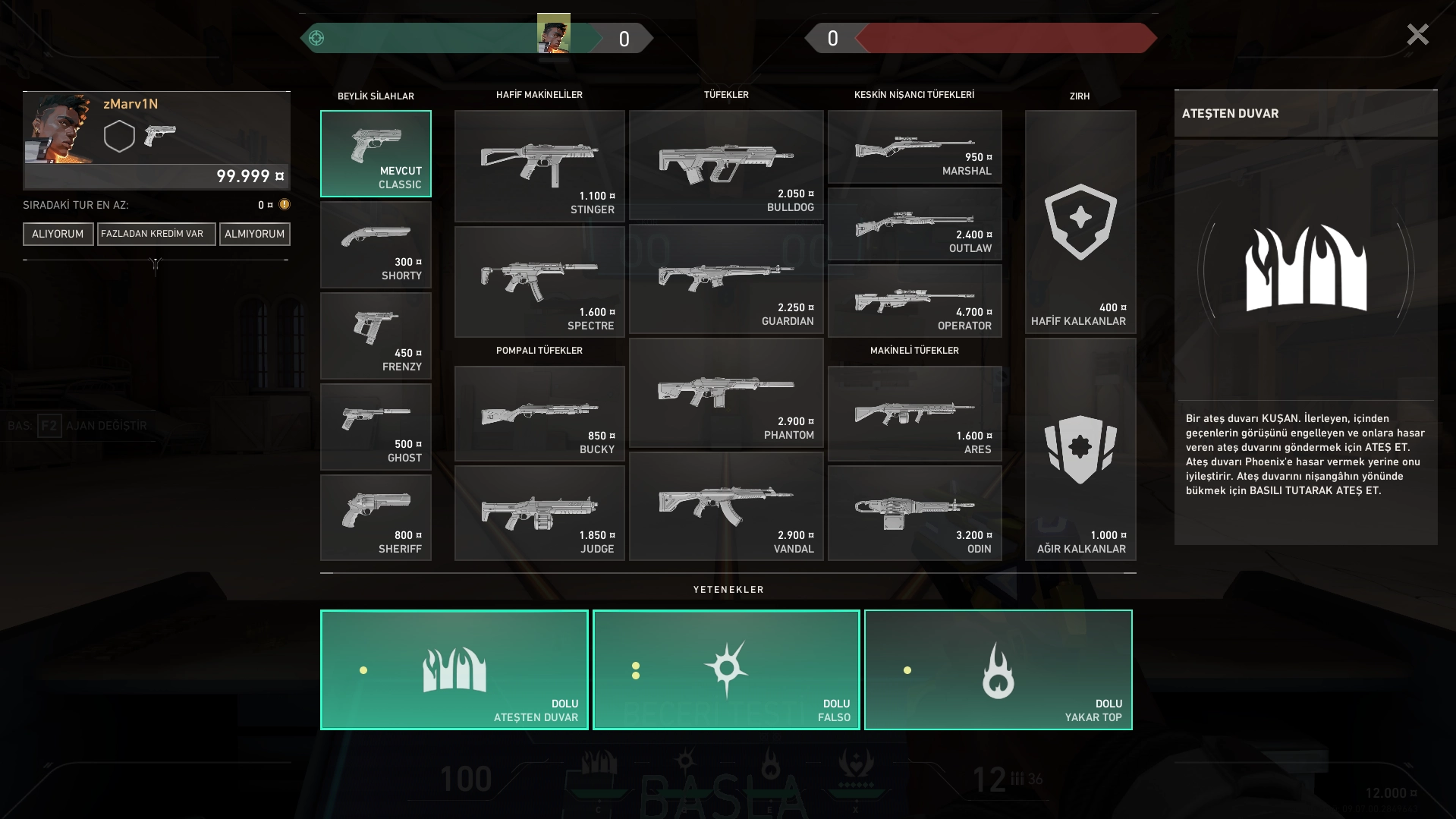This screenshot has height=819, width=1456.
Task: Select the Ghost pistol tile
Action: pyautogui.click(x=376, y=427)
